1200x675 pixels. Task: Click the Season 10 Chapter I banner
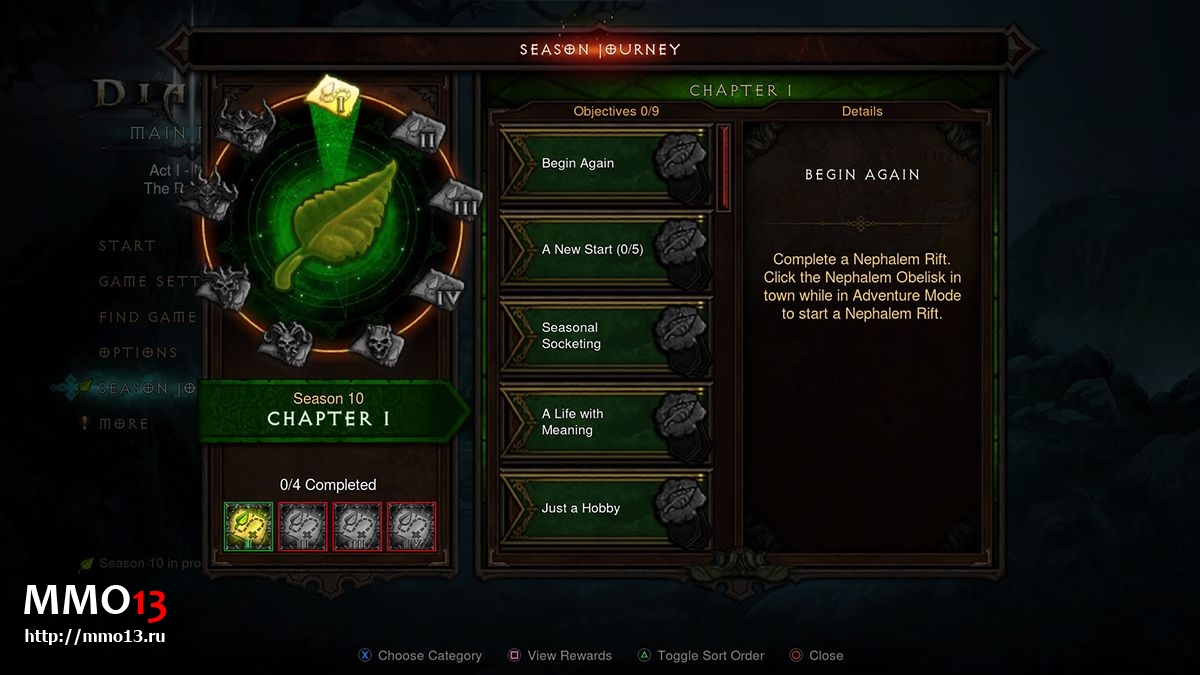click(x=329, y=410)
